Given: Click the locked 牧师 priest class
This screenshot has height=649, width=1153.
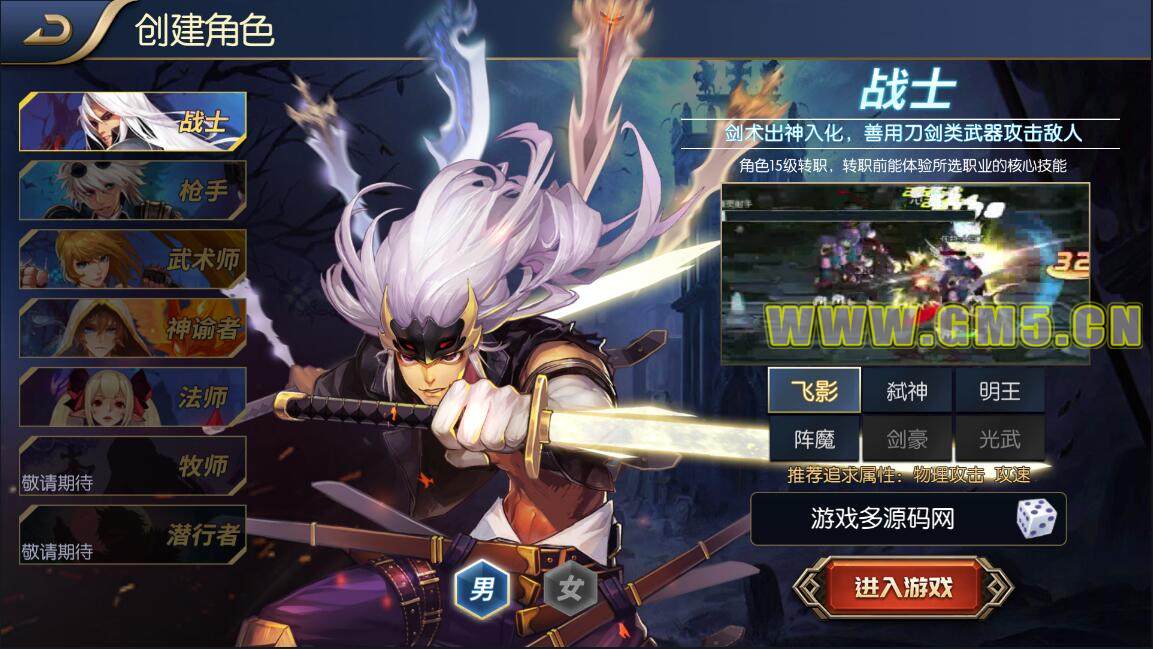Looking at the screenshot, I should click(x=133, y=465).
